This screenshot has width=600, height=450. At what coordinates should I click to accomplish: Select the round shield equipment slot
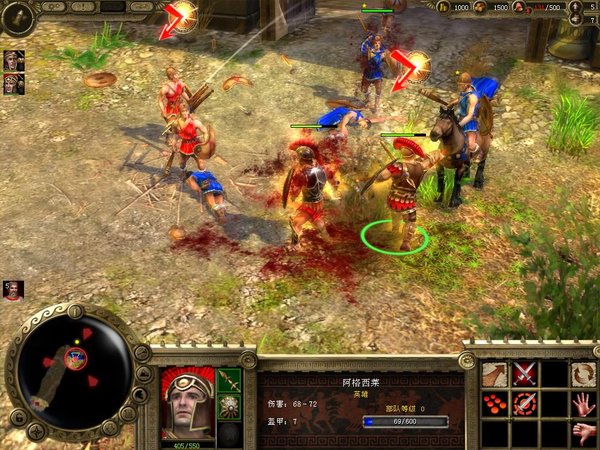230,407
